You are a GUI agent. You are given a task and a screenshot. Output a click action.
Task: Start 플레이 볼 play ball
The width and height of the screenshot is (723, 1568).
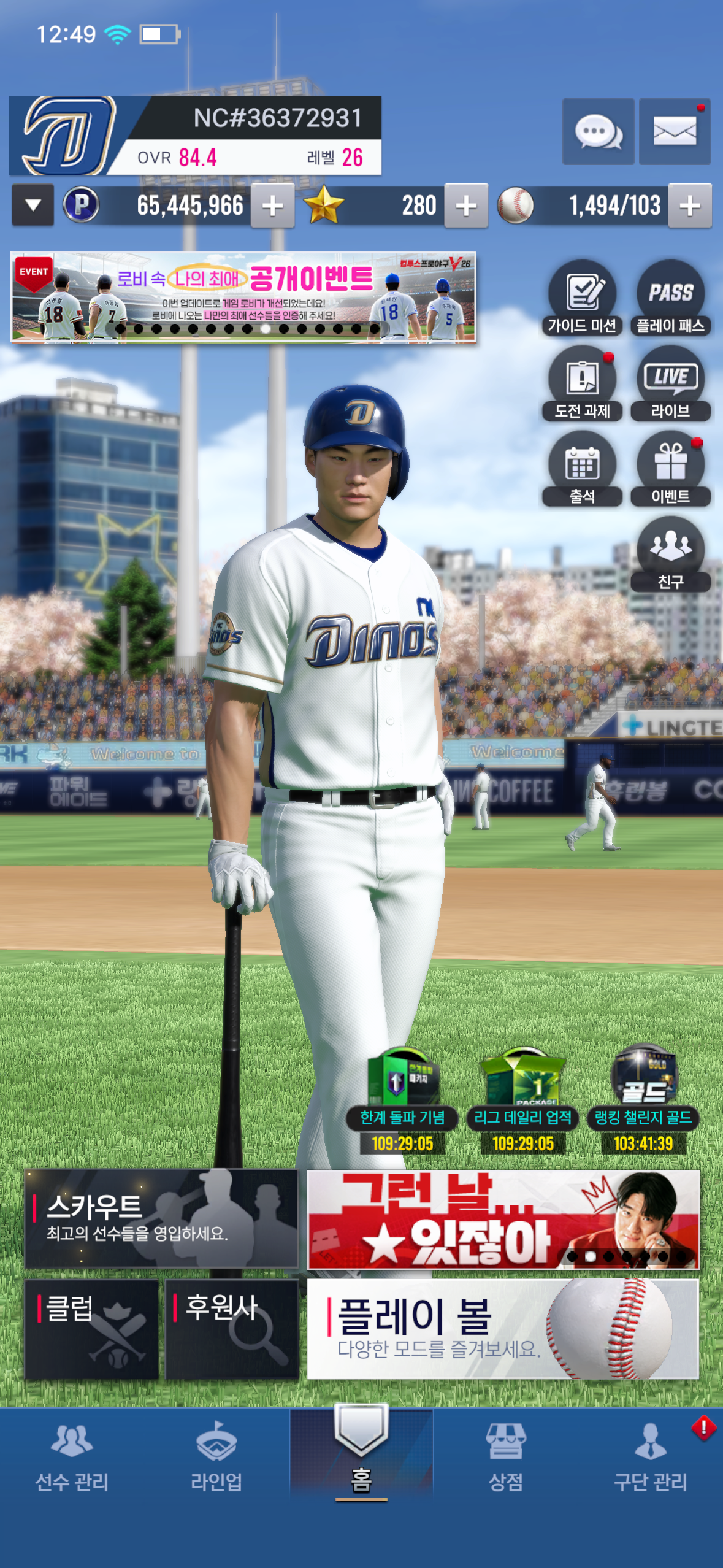502,1329
